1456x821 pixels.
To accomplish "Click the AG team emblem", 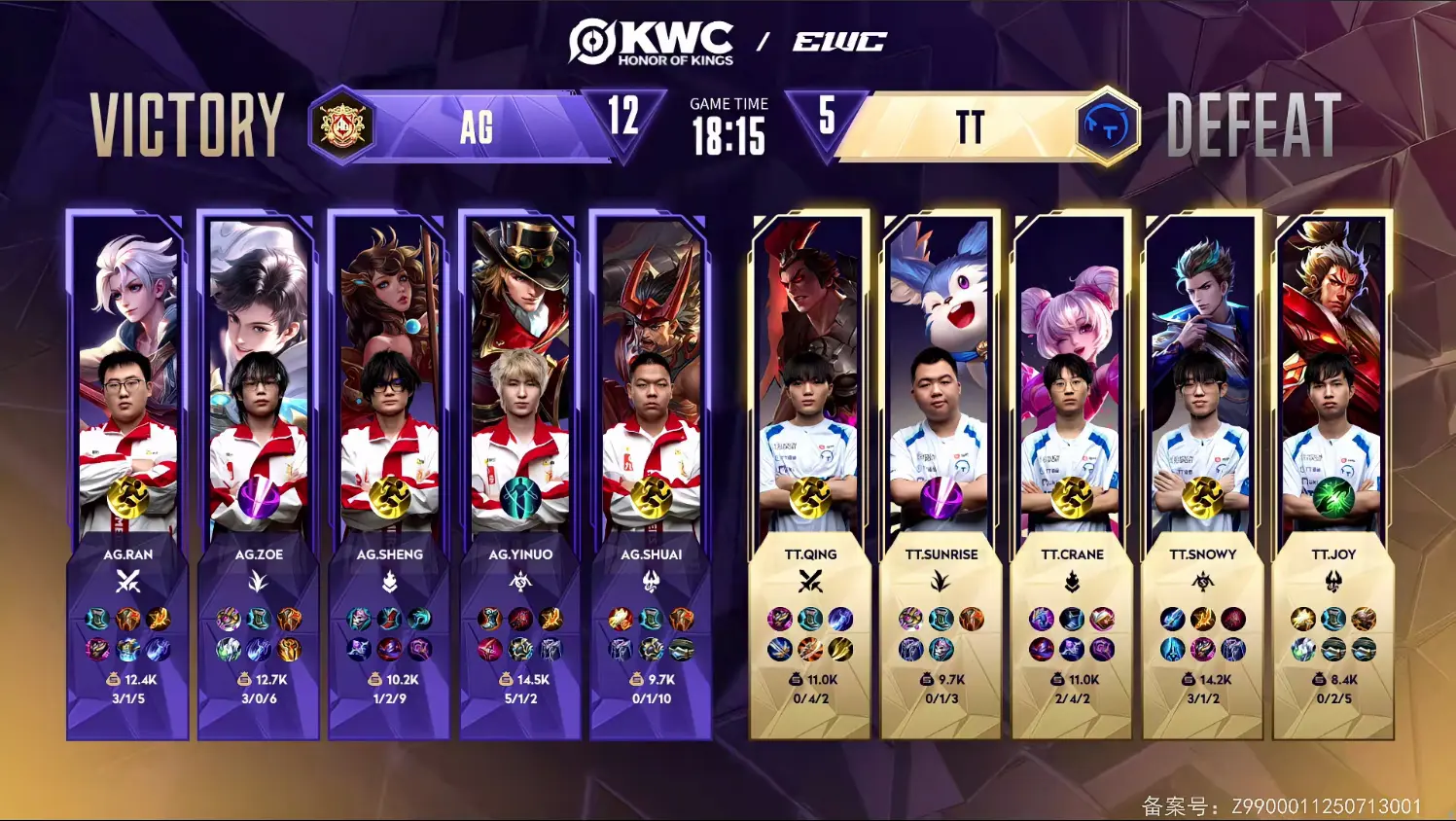I will [341, 125].
